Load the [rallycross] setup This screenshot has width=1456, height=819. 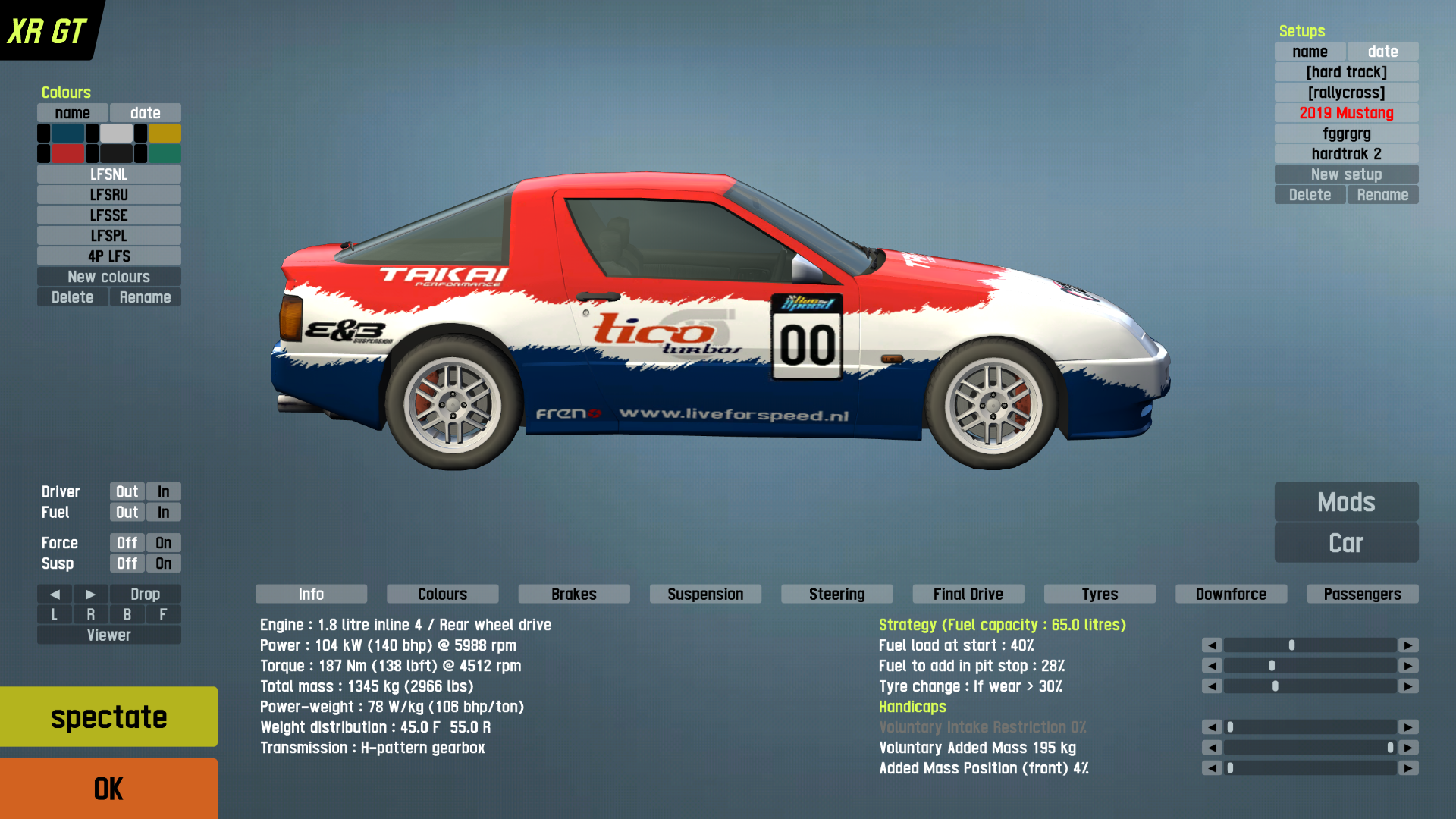click(1346, 93)
